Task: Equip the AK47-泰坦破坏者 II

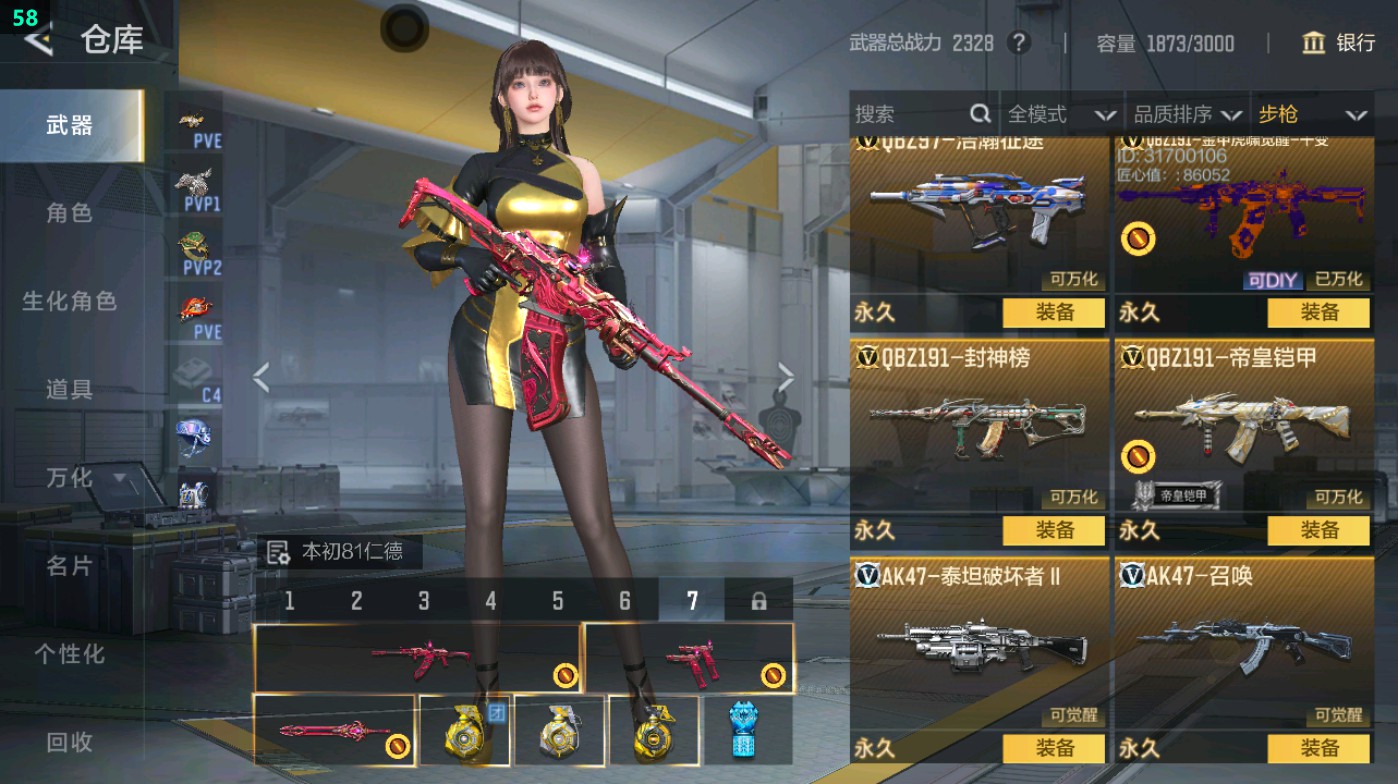Action: tap(1054, 748)
